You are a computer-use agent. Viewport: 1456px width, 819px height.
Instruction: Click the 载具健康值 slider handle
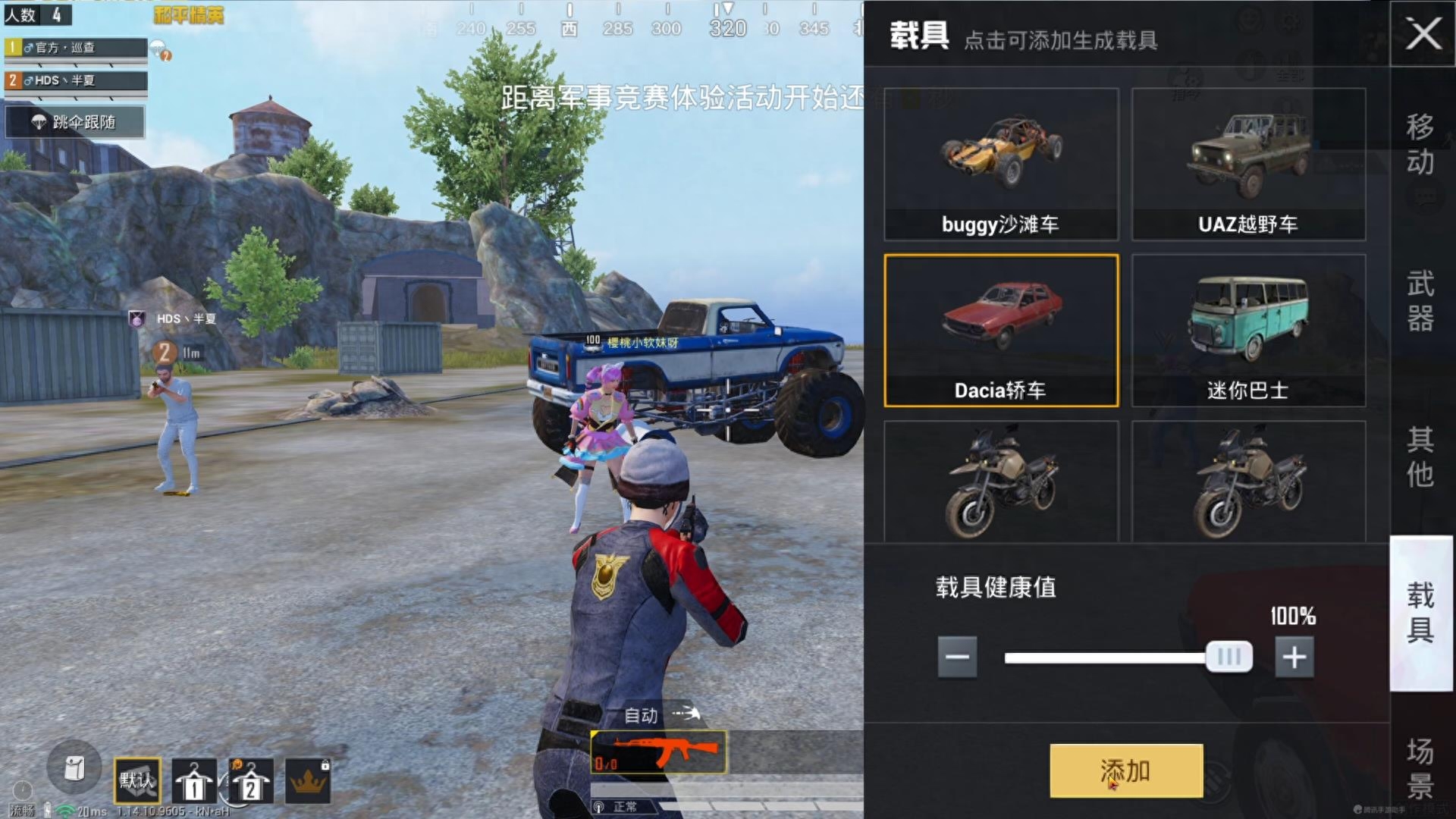point(1228,657)
